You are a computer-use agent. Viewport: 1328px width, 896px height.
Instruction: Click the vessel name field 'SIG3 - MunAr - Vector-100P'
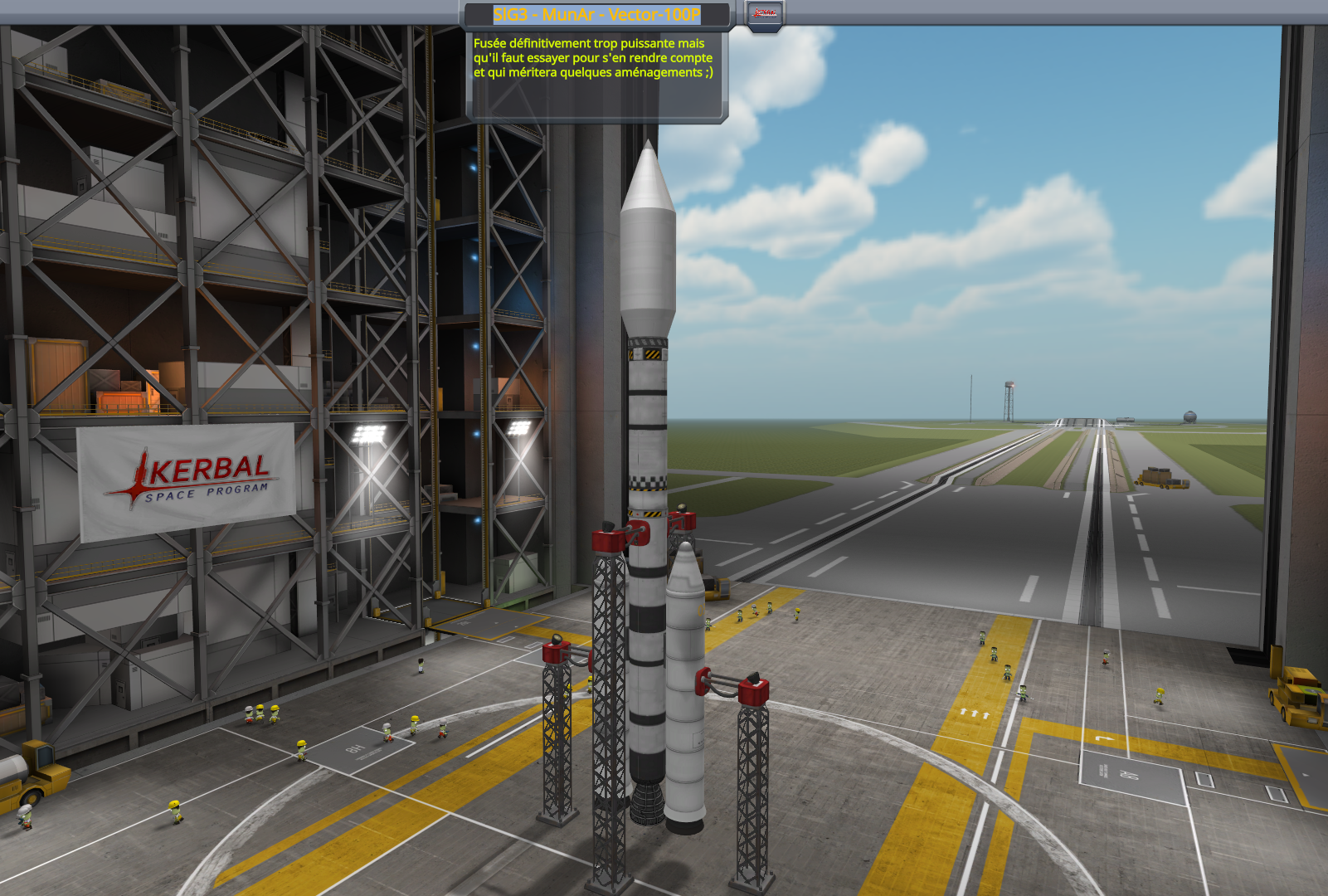(x=596, y=15)
